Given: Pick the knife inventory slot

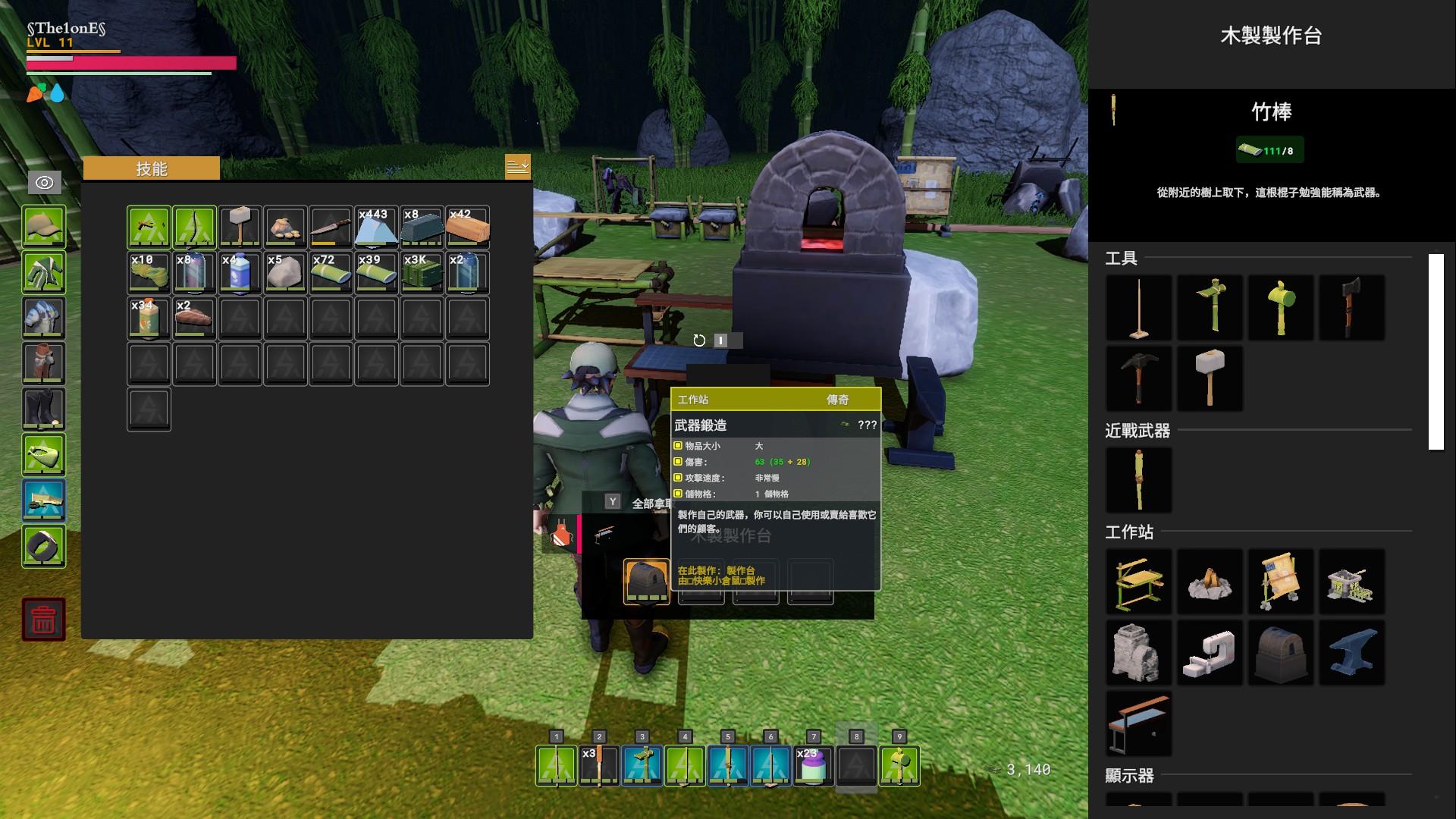Looking at the screenshot, I should click(x=331, y=227).
